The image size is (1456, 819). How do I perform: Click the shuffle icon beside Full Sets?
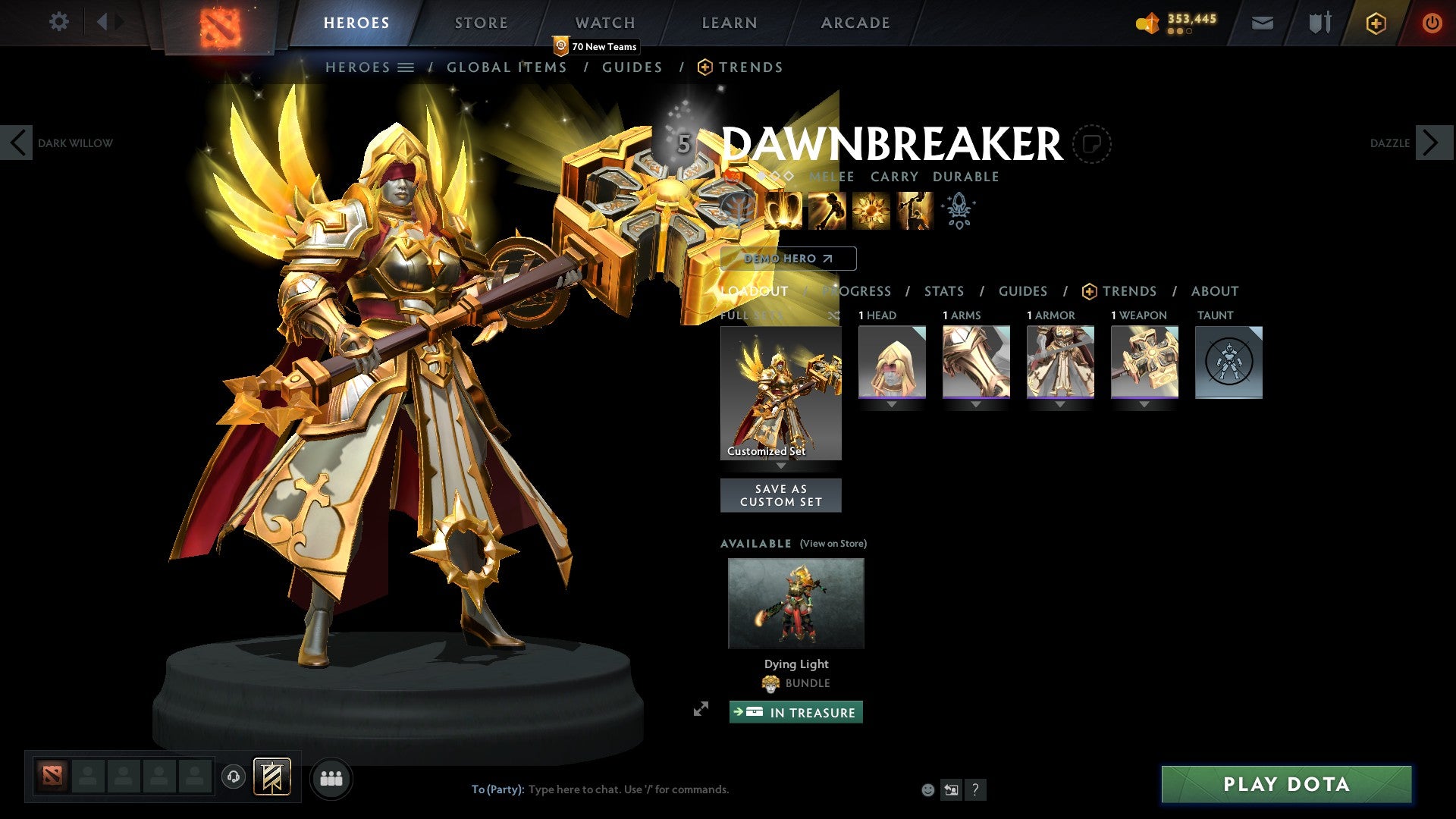point(836,315)
